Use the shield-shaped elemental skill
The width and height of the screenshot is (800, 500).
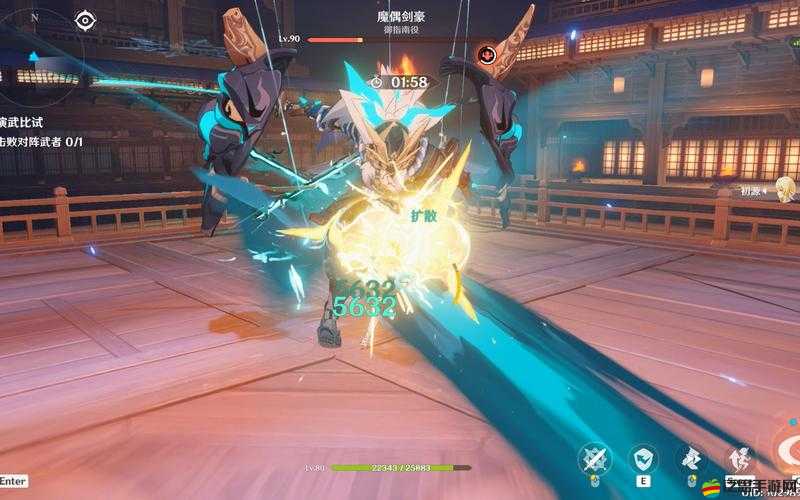click(x=643, y=459)
